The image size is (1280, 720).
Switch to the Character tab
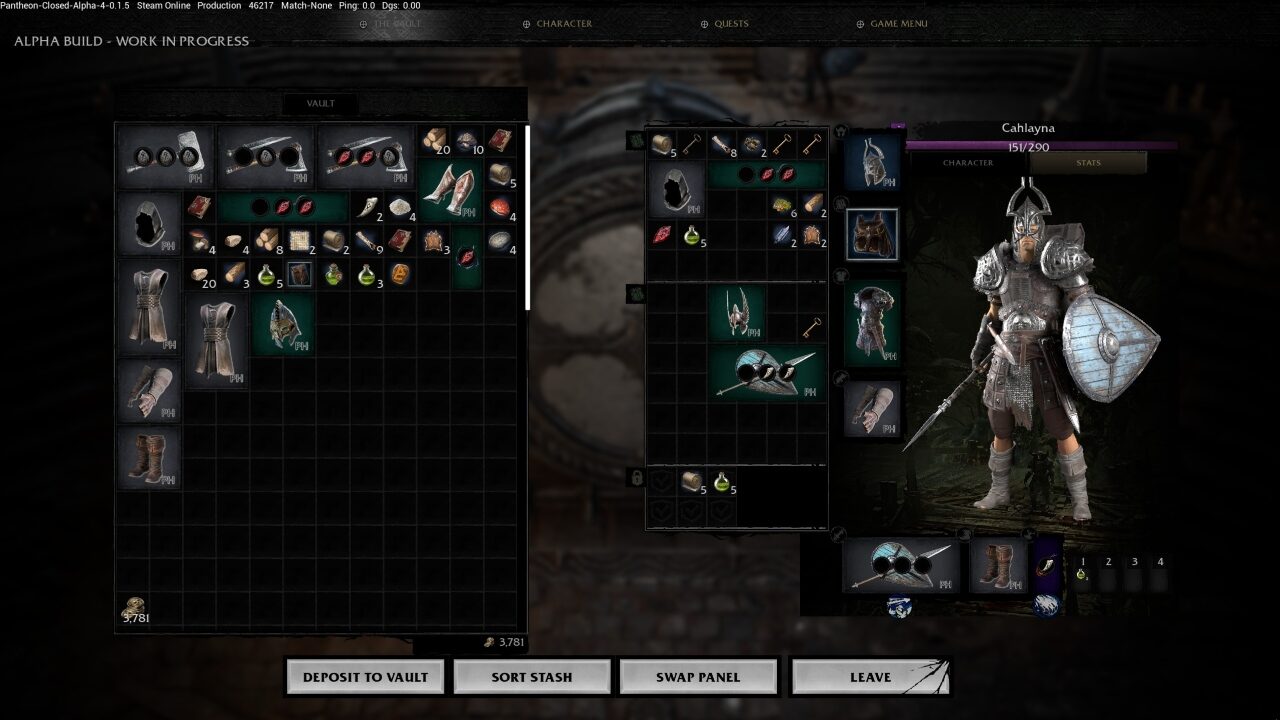pyautogui.click(x=967, y=162)
